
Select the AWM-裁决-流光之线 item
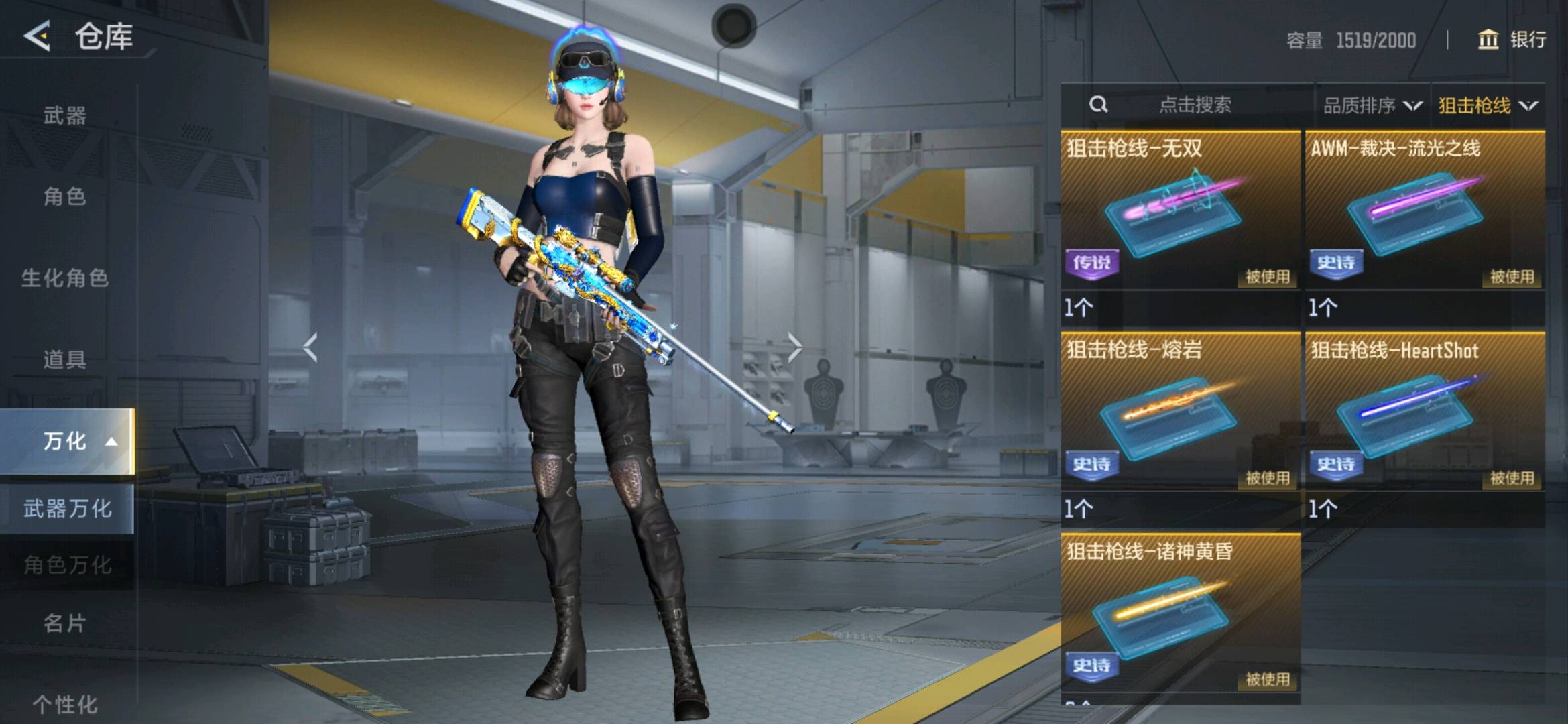1425,211
